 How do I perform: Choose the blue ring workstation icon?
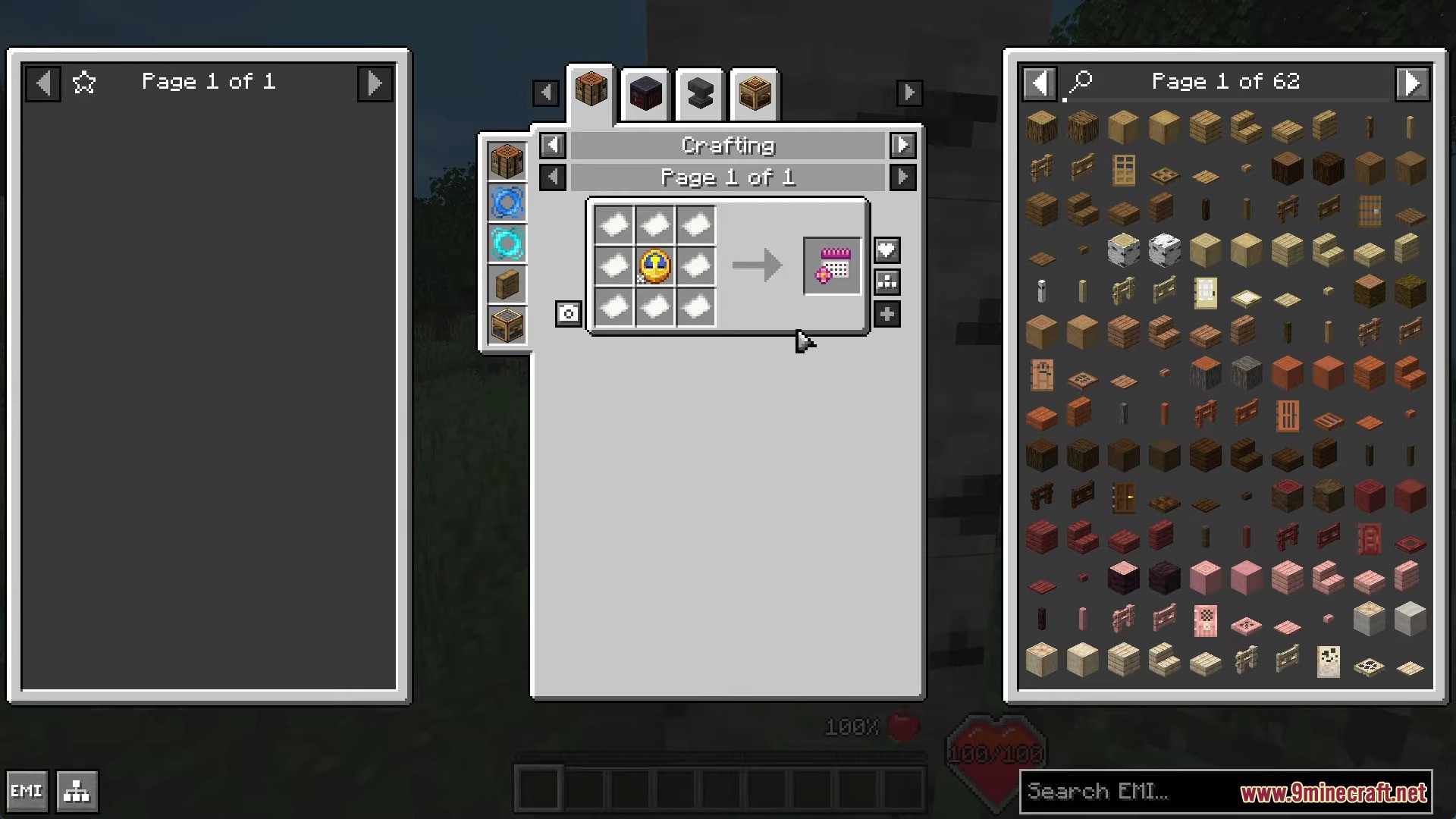coord(507,203)
